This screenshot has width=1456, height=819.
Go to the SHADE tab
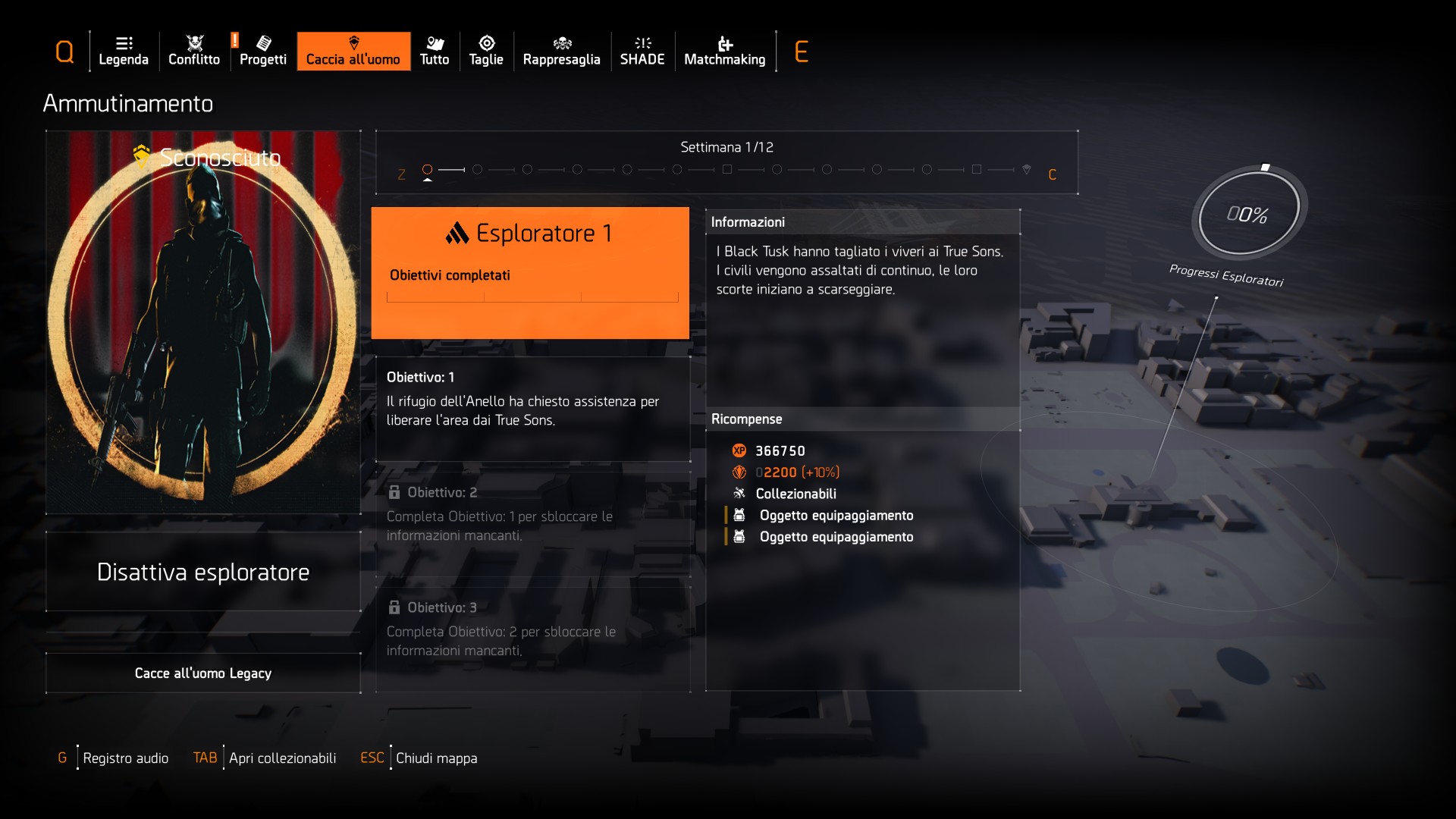pyautogui.click(x=642, y=52)
